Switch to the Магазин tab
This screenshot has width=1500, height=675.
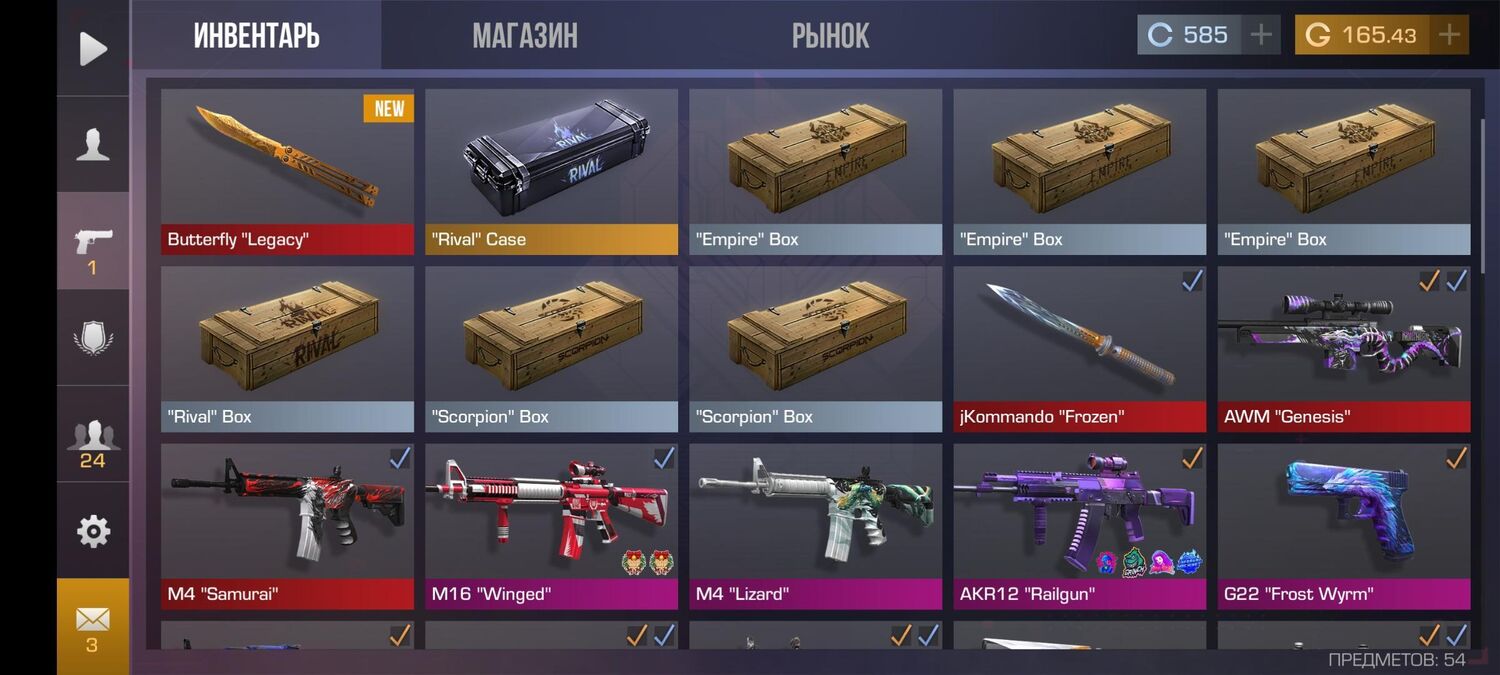[x=525, y=36]
